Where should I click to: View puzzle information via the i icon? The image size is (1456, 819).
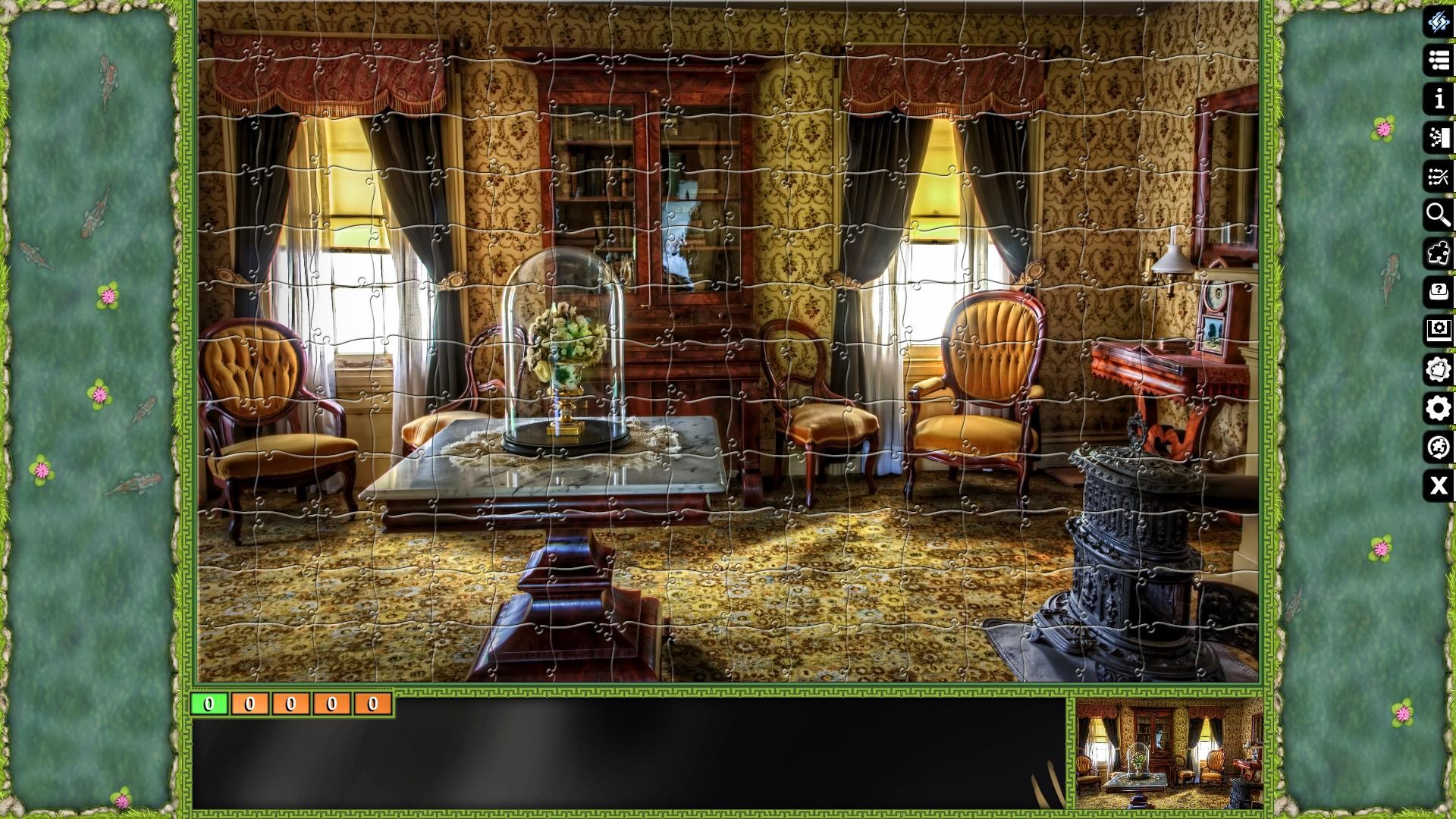1437,99
